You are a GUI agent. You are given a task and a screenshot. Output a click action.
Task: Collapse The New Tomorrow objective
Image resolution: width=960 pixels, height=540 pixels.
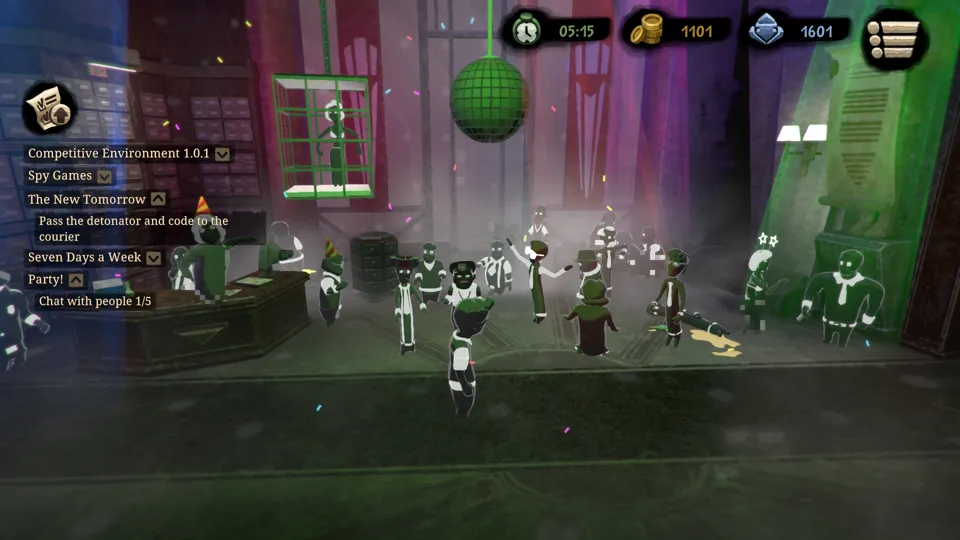(158, 199)
